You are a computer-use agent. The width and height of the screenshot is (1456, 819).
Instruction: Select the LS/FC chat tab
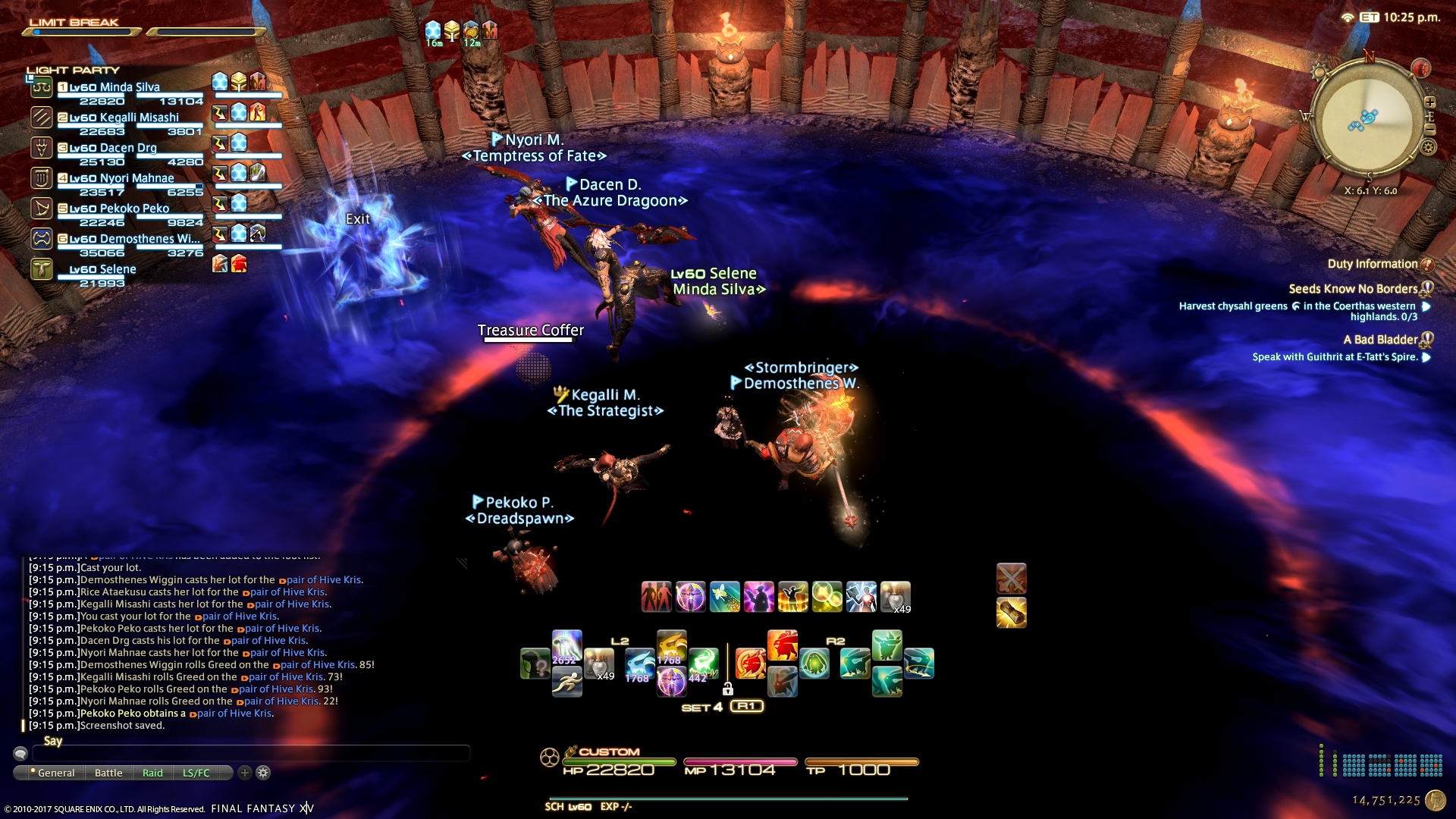(196, 773)
